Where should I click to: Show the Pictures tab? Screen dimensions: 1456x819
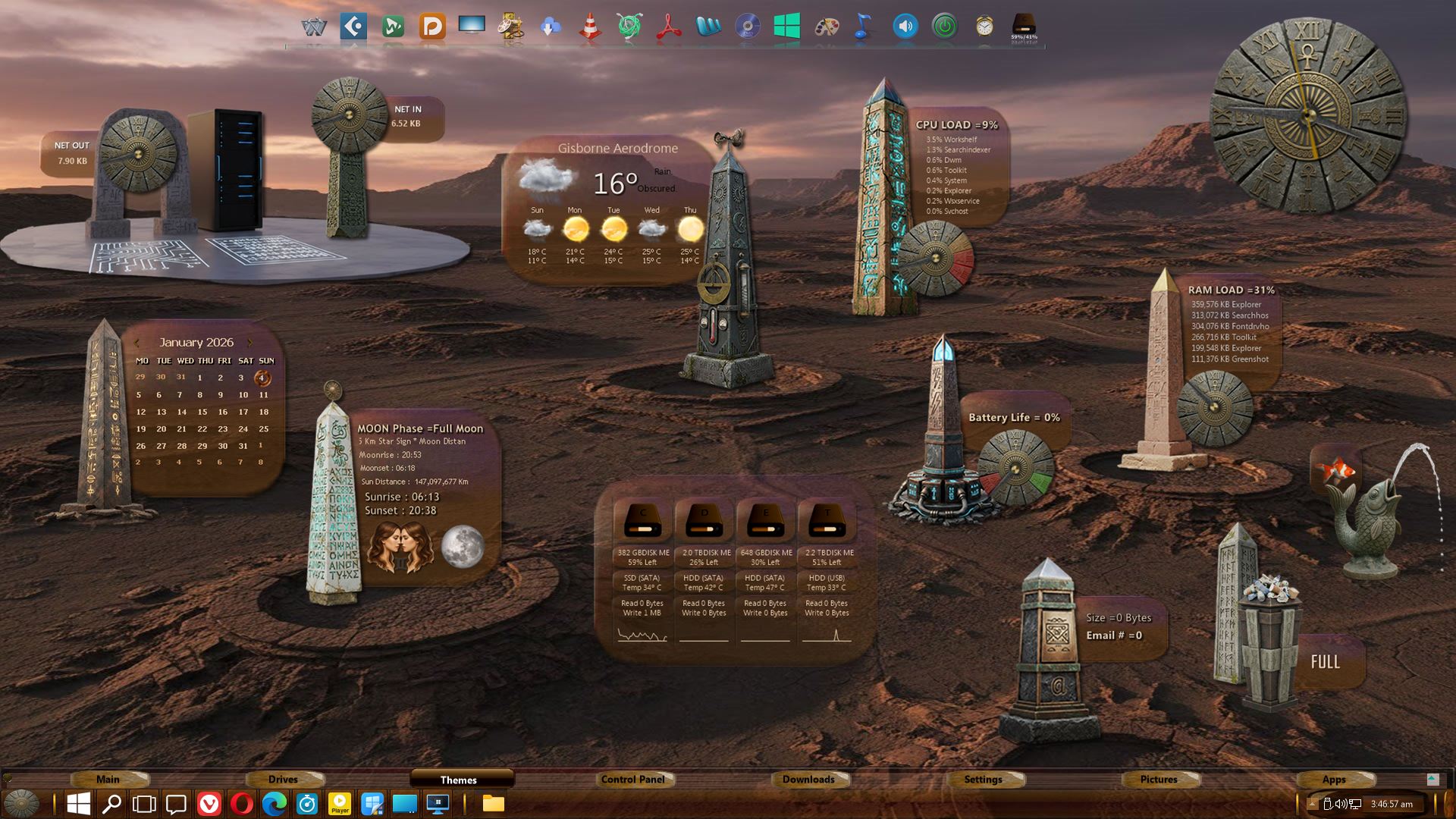click(1159, 779)
